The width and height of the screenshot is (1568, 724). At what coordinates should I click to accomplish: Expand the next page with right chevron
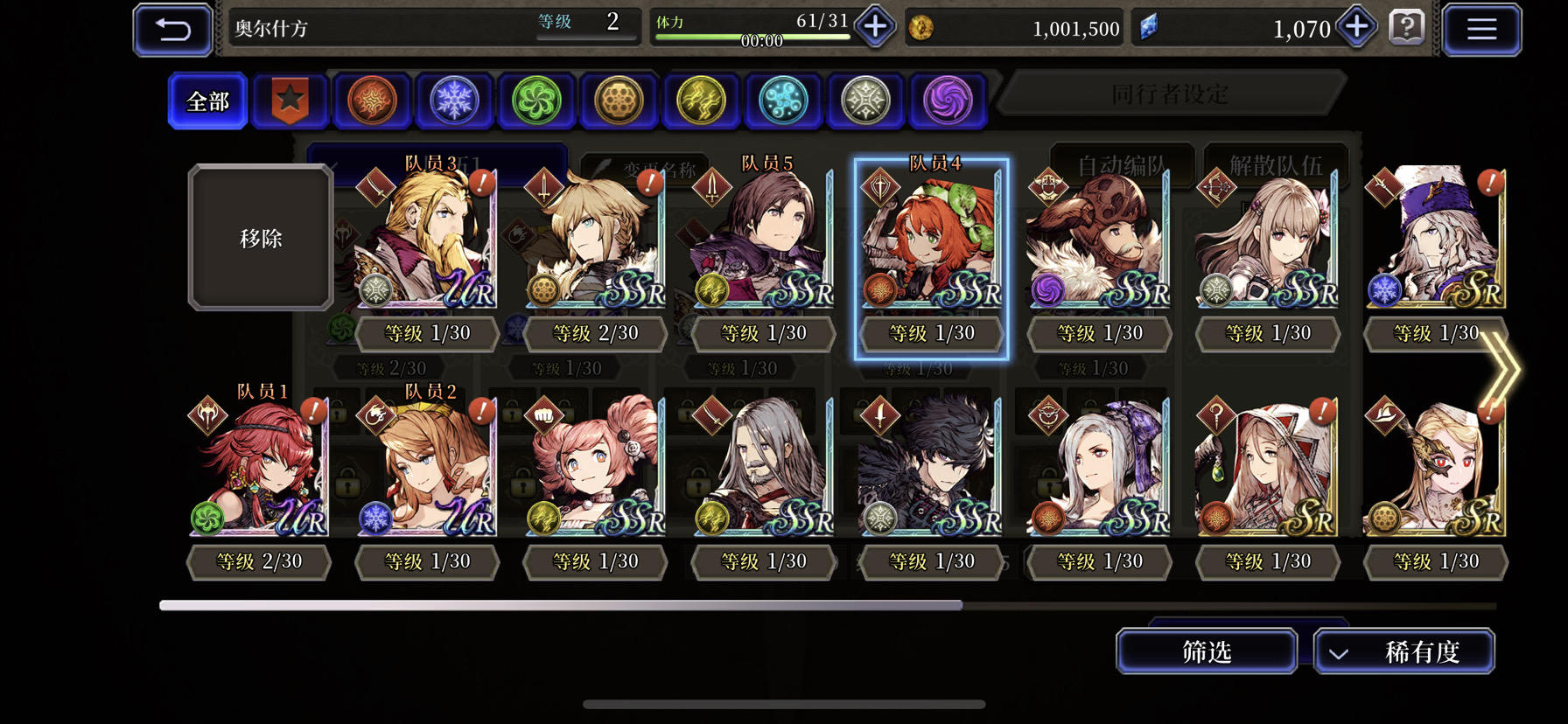coord(1501,367)
